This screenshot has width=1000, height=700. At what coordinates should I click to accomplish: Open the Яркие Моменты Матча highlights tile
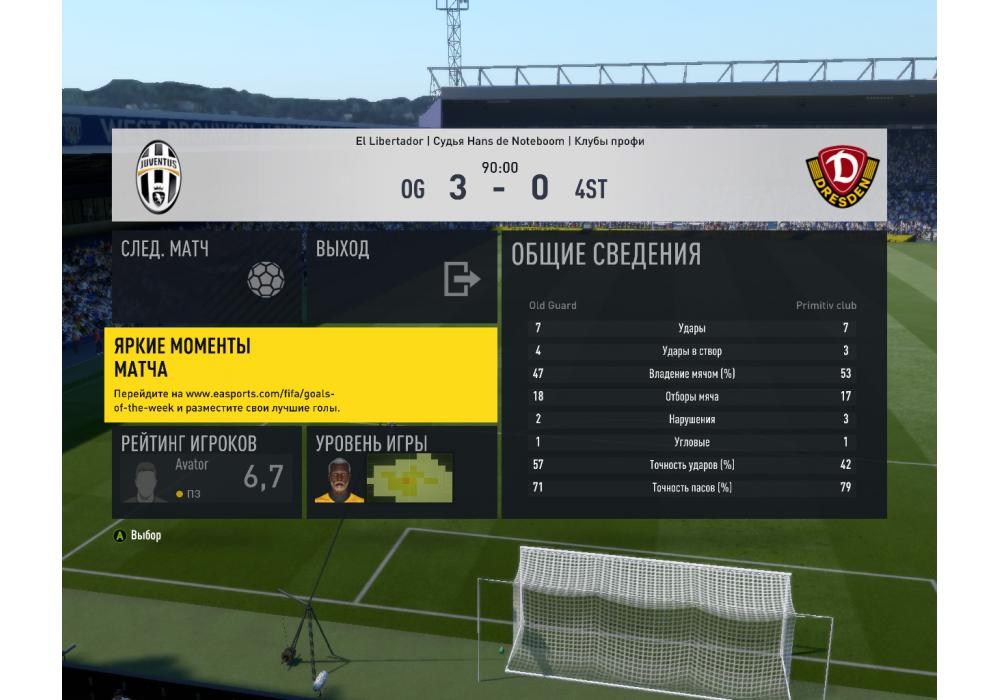(x=301, y=374)
